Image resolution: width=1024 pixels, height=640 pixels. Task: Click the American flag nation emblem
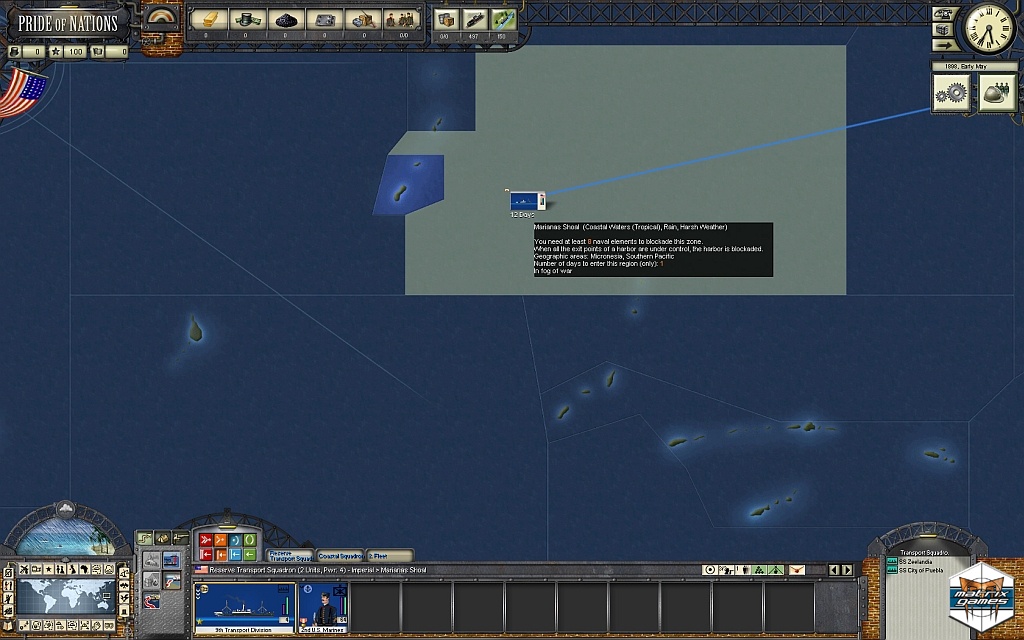tap(22, 94)
